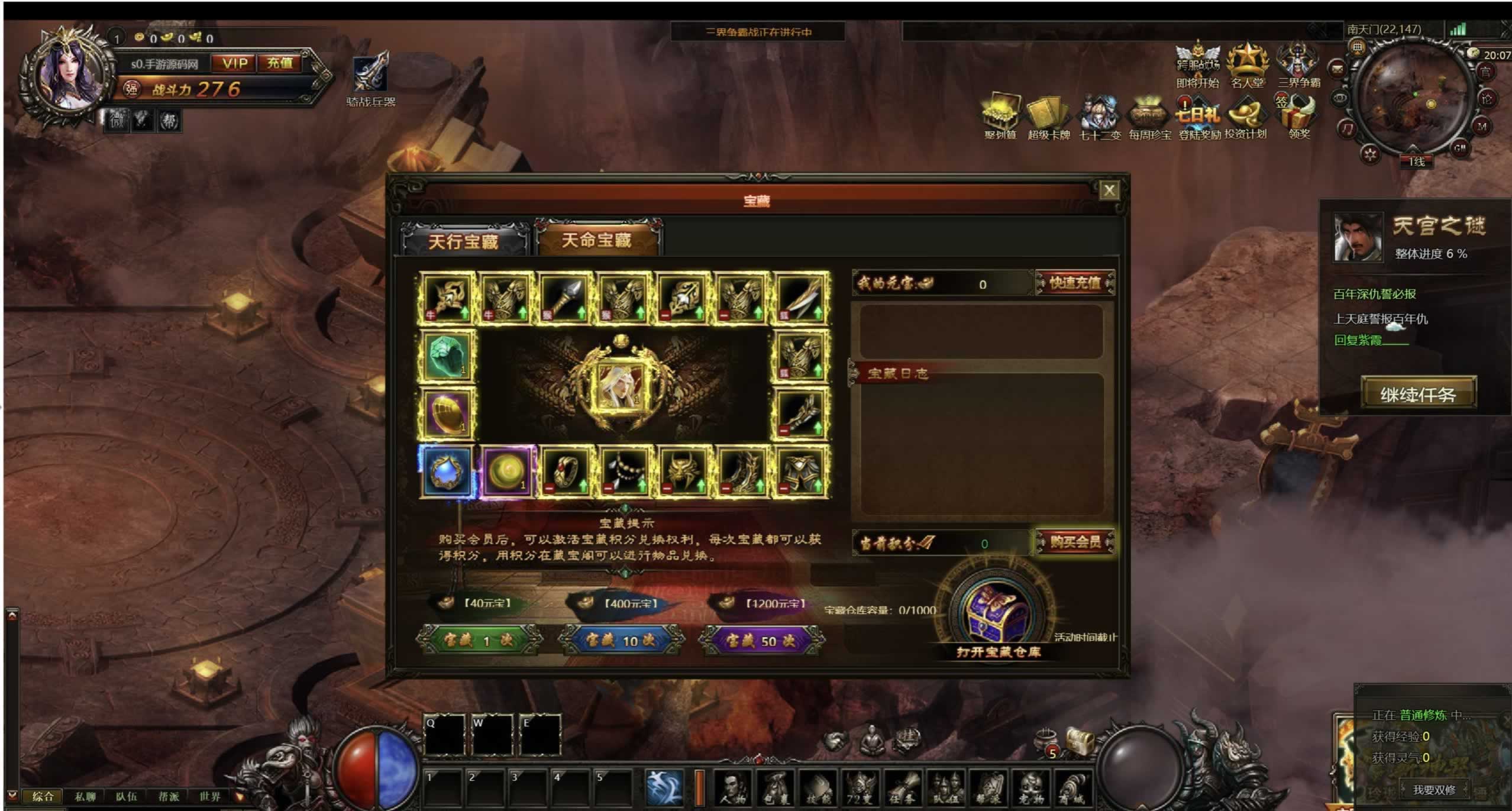Select the red-gem ring reward slot
Screen dimensions: 1512x811
[x=564, y=472]
